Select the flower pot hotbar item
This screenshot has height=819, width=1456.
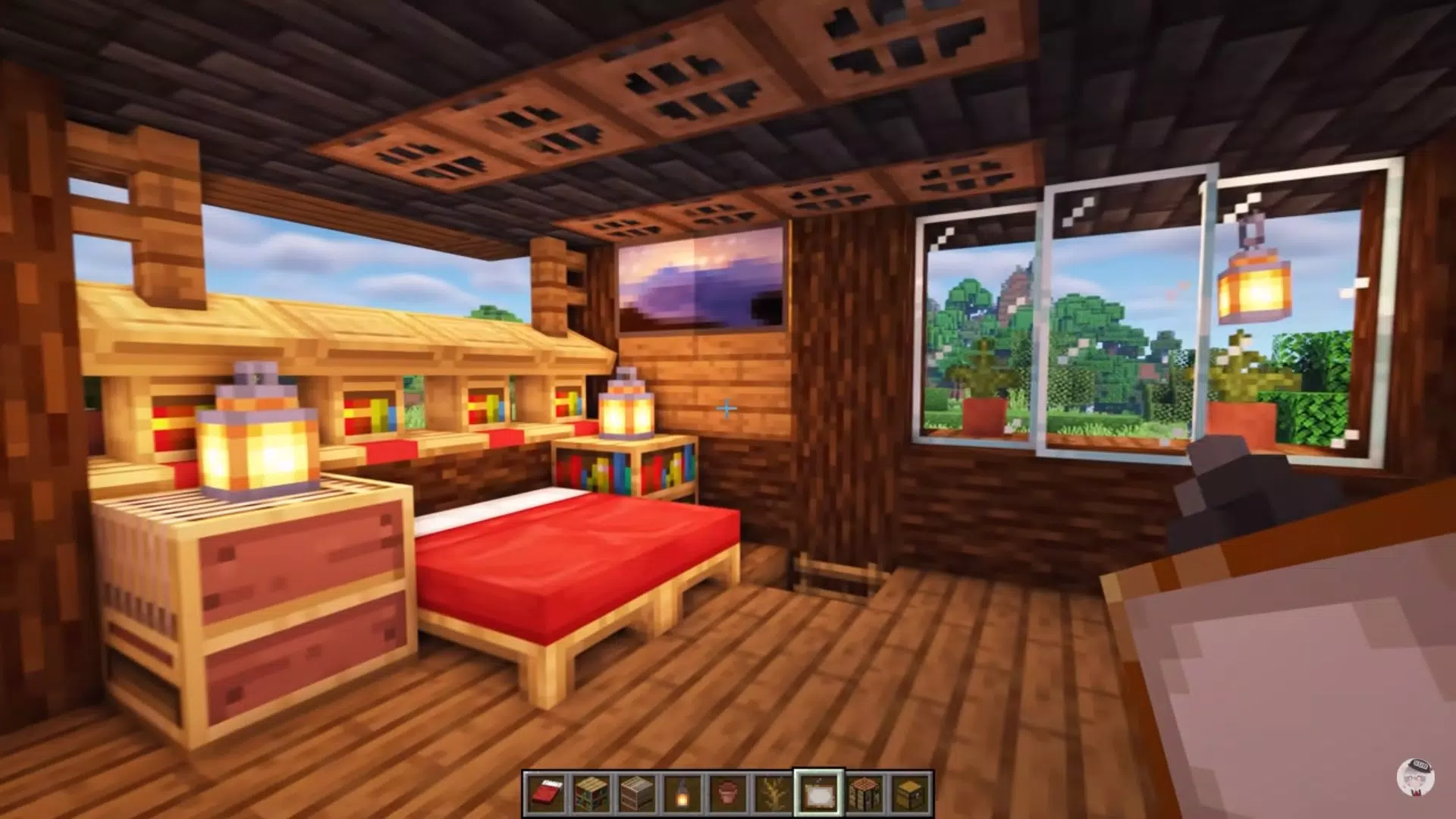(x=726, y=792)
